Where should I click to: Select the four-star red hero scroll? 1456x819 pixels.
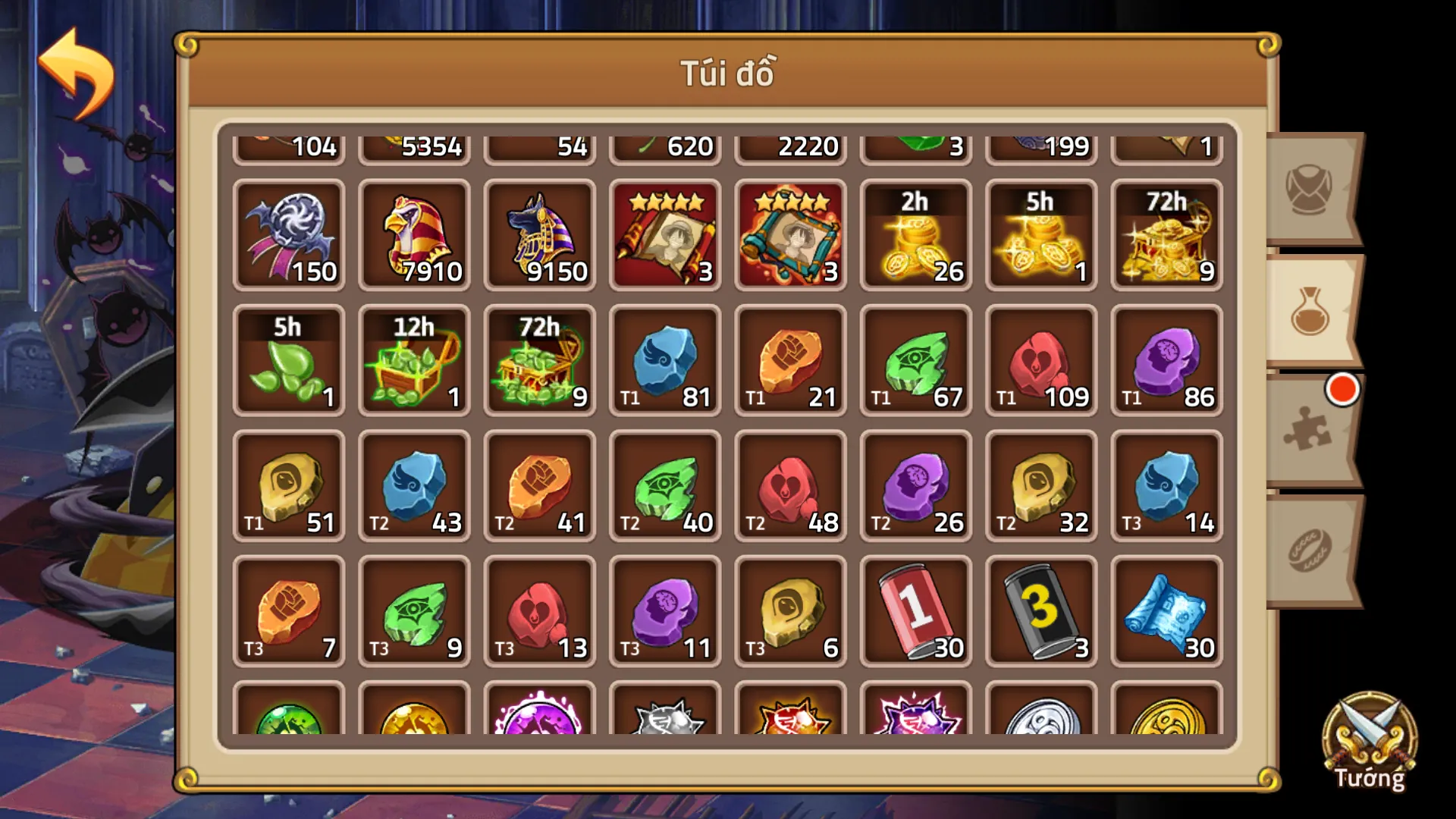coord(665,235)
